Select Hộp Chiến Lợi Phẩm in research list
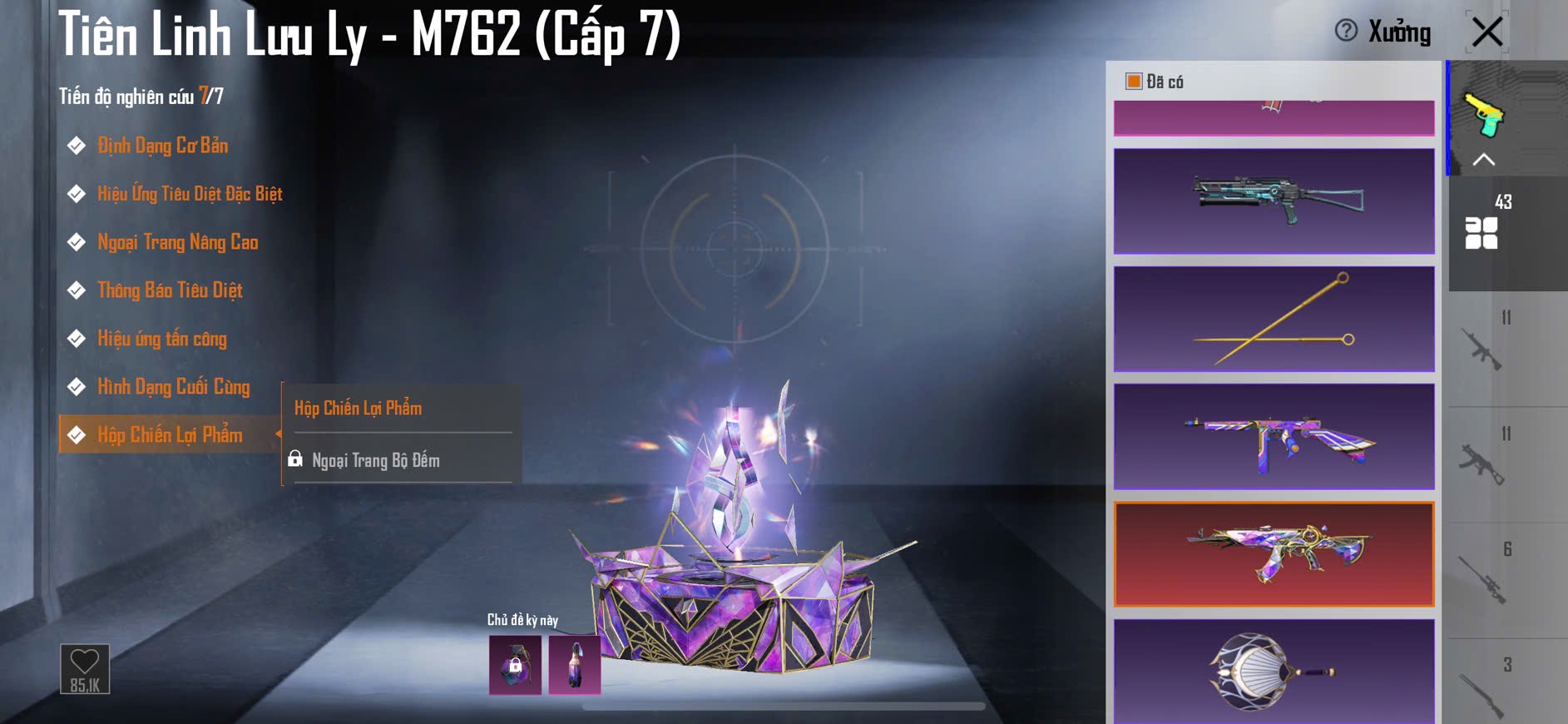Viewport: 1568px width, 724px height. click(170, 434)
